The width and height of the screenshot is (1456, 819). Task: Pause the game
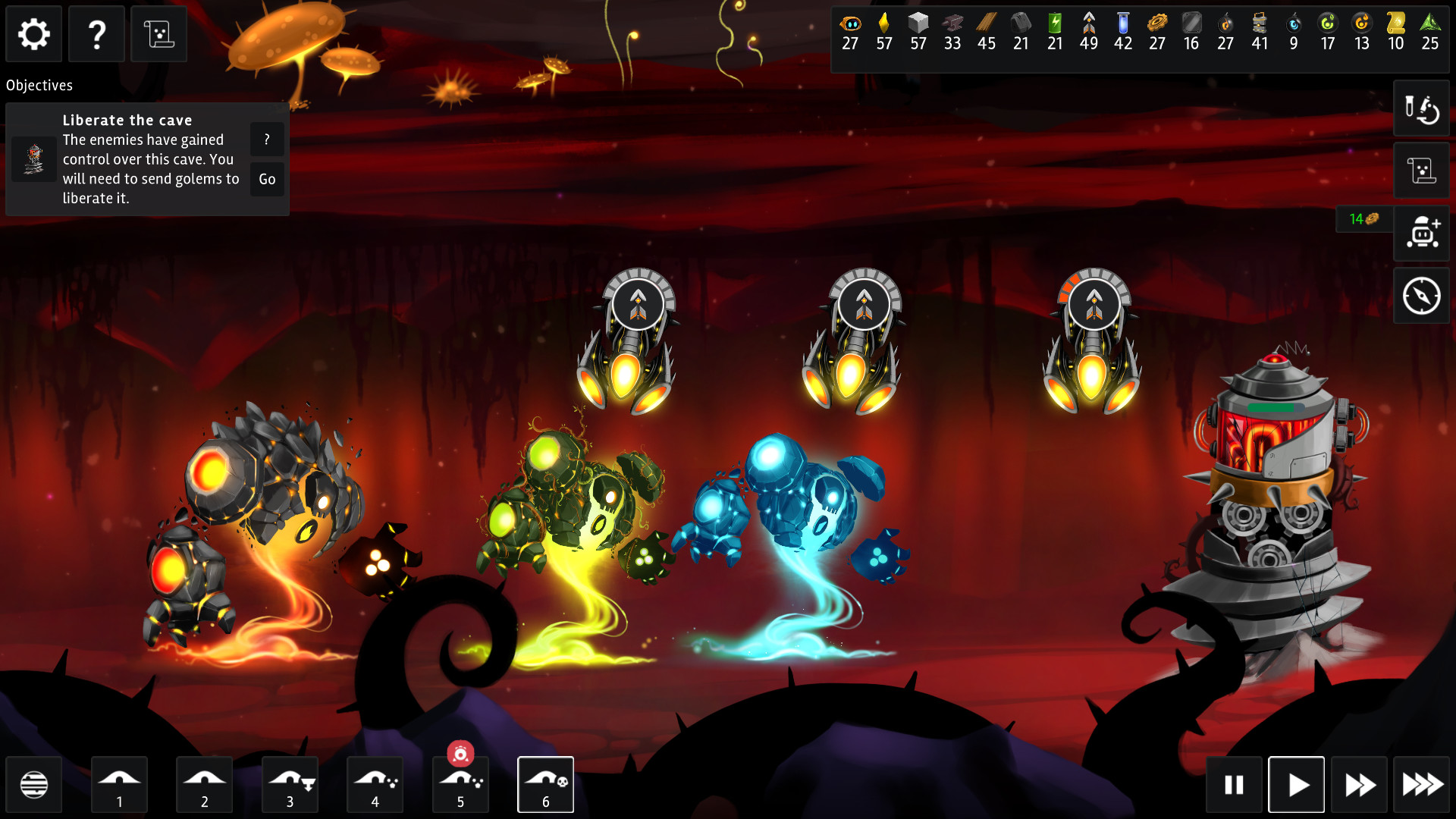click(x=1234, y=784)
